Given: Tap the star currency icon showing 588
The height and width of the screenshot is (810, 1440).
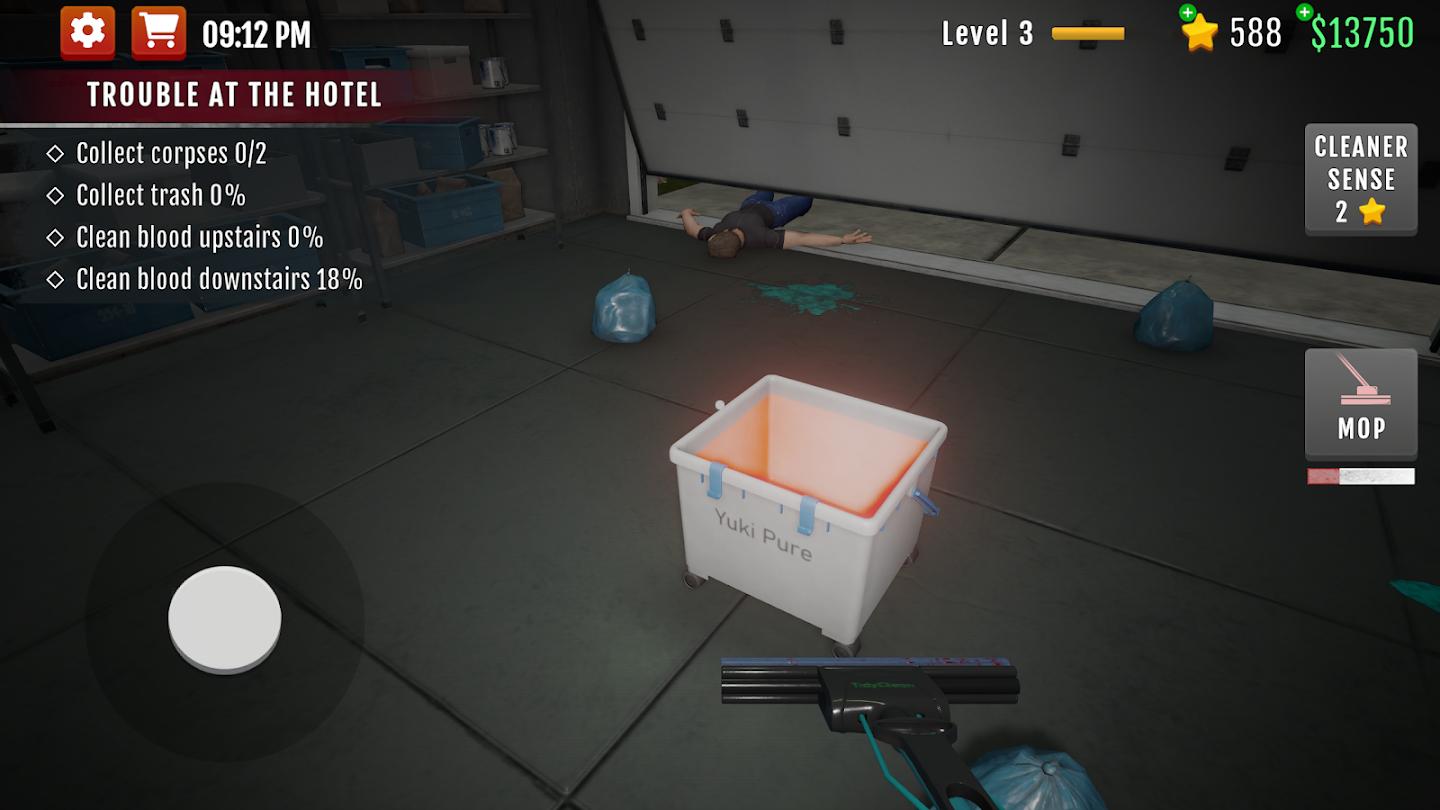Looking at the screenshot, I should click(1202, 33).
